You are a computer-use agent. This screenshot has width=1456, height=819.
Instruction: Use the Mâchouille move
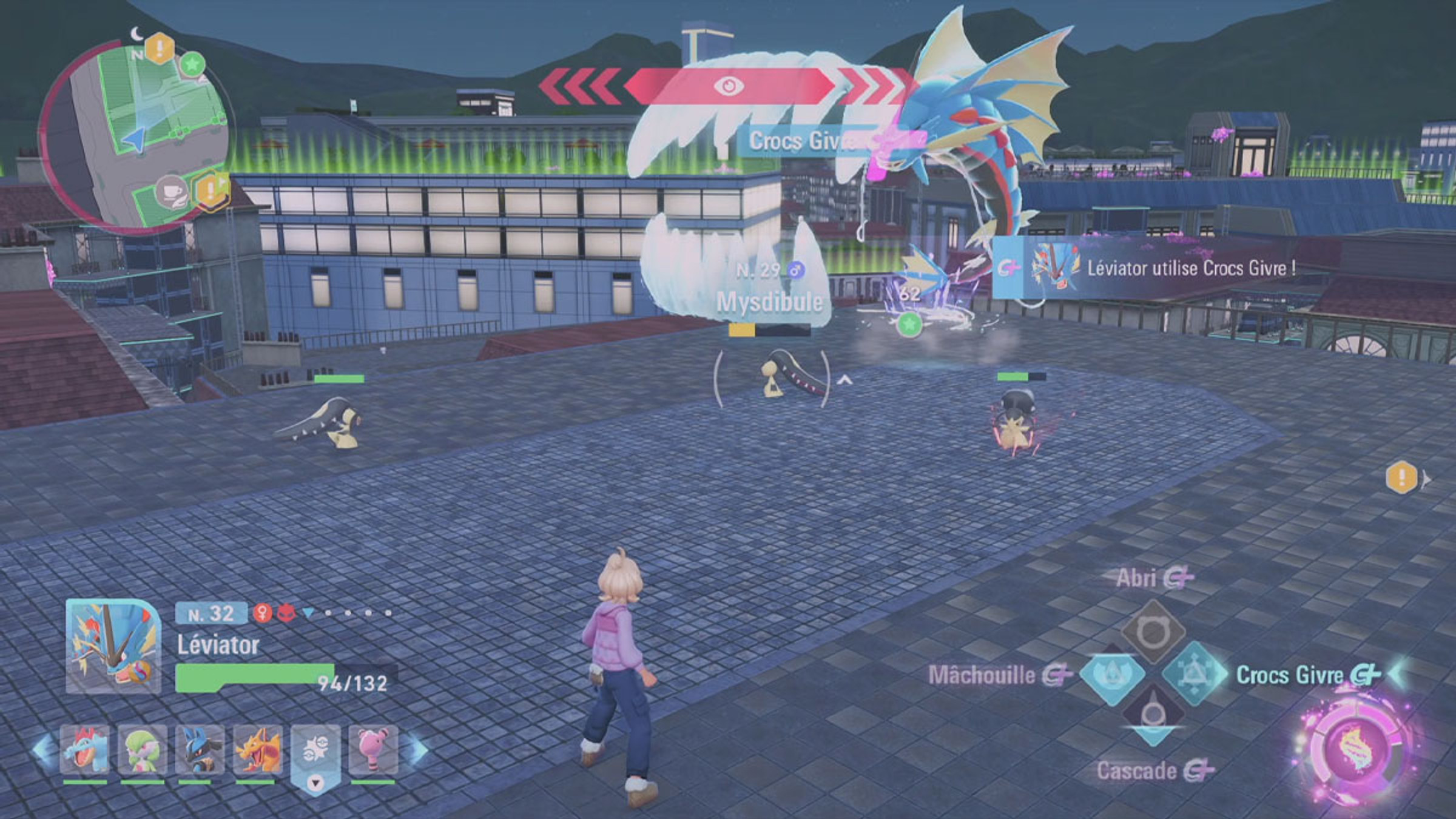click(x=1112, y=675)
